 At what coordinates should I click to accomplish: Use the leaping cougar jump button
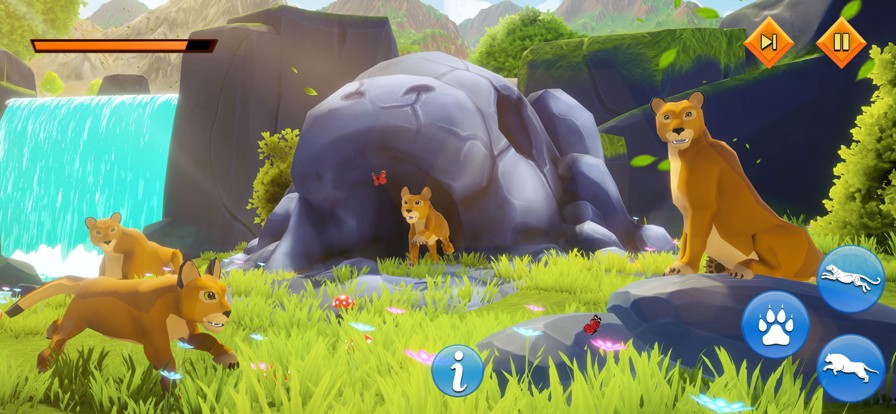coord(850,368)
